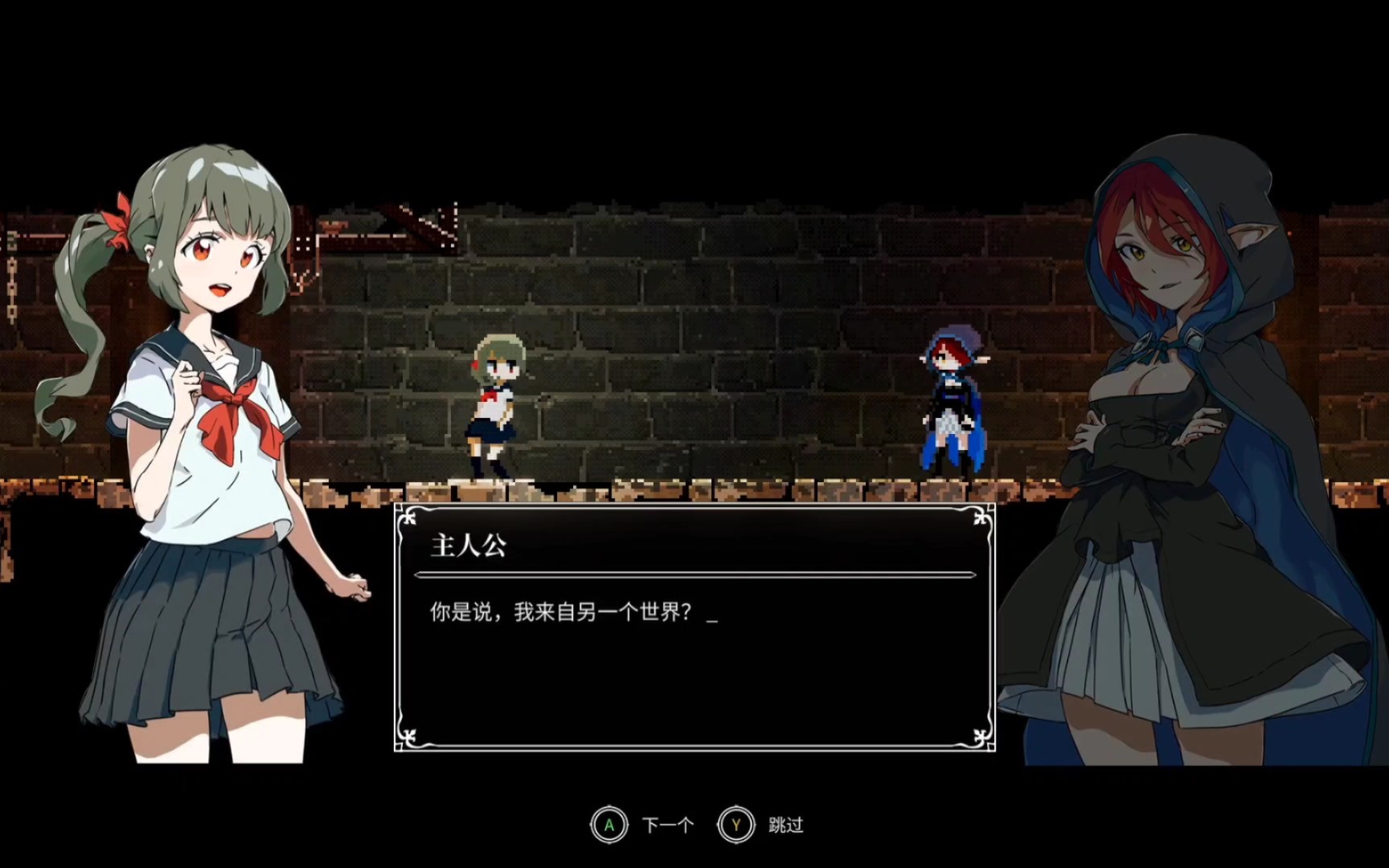
Task: Click the divider line under the speaker name
Action: tap(691, 574)
